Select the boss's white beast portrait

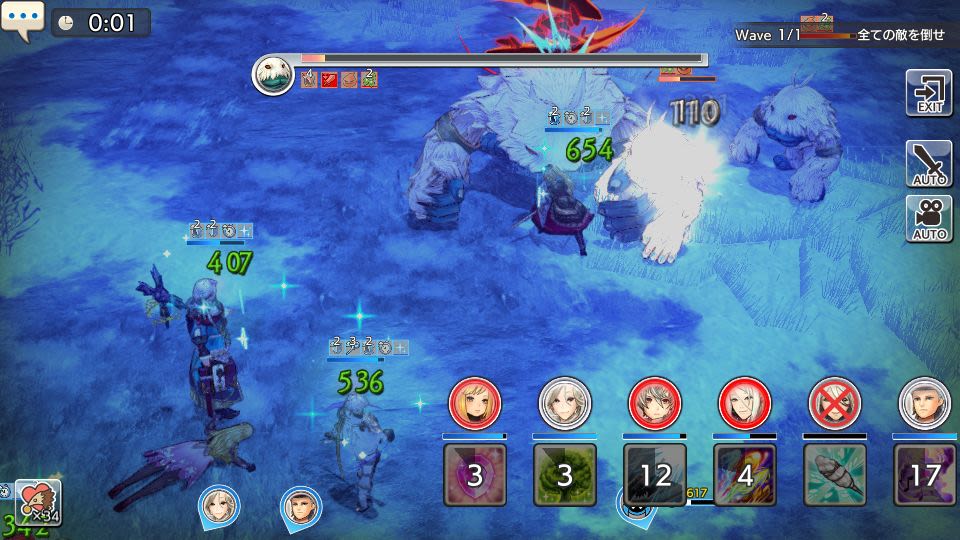273,74
